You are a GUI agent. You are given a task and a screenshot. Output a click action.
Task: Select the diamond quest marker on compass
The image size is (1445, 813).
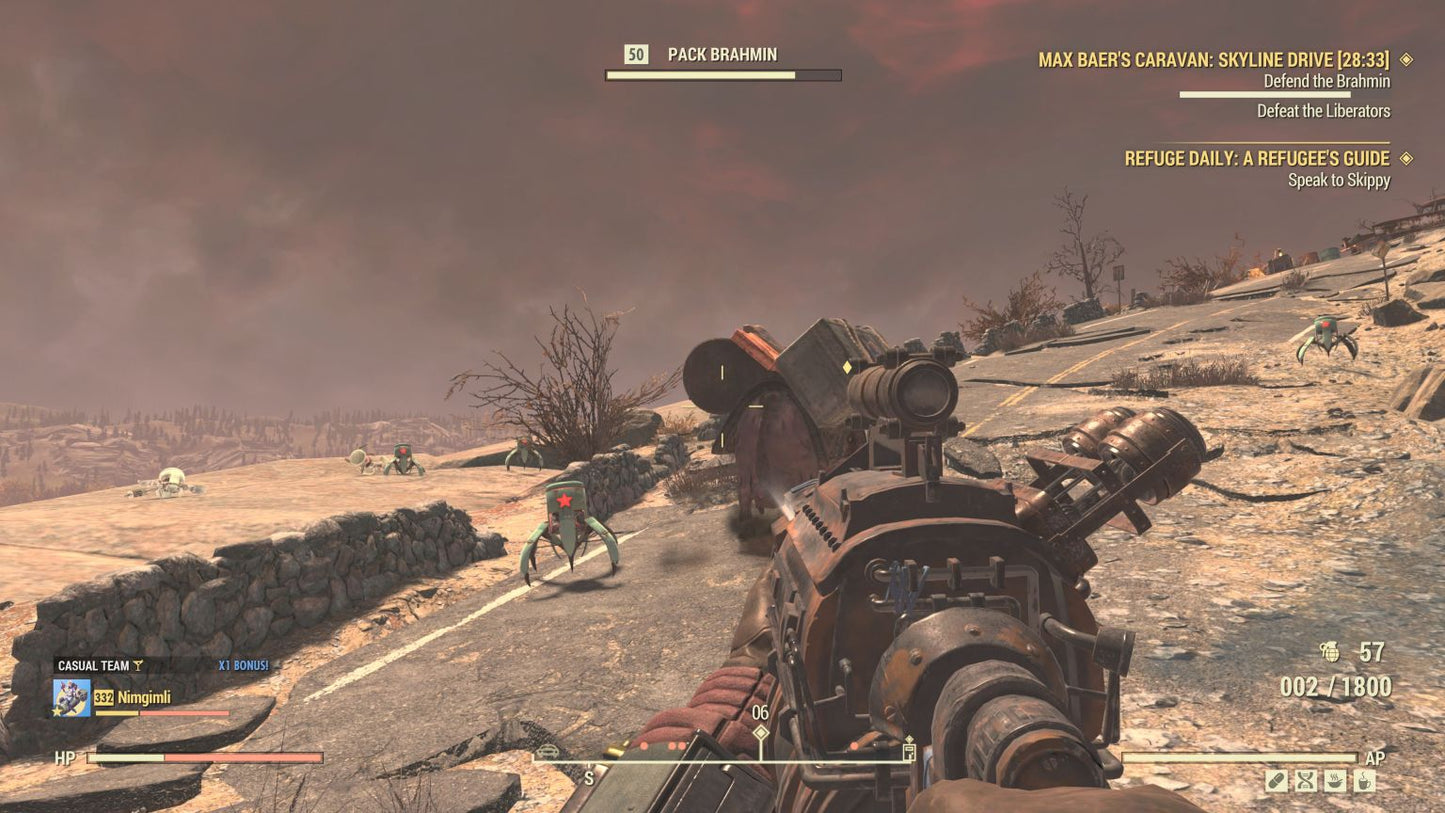coord(761,733)
